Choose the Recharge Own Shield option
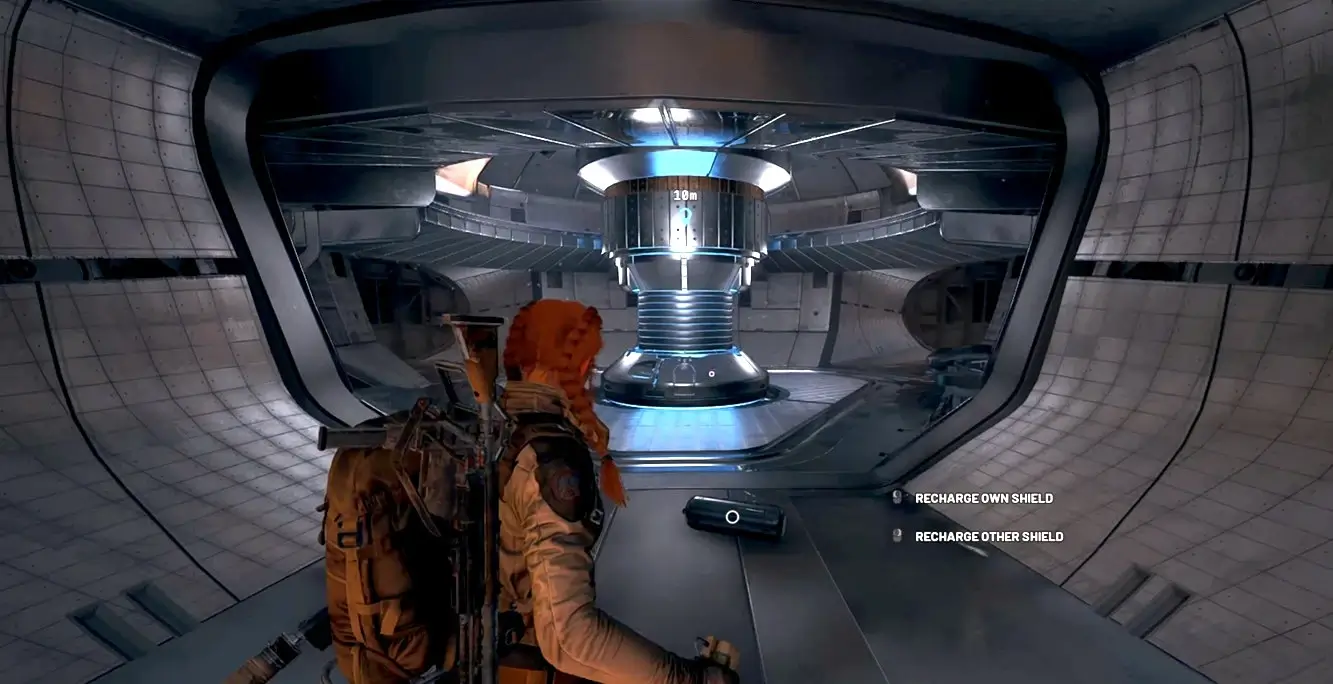The width and height of the screenshot is (1333, 684). coord(983,498)
